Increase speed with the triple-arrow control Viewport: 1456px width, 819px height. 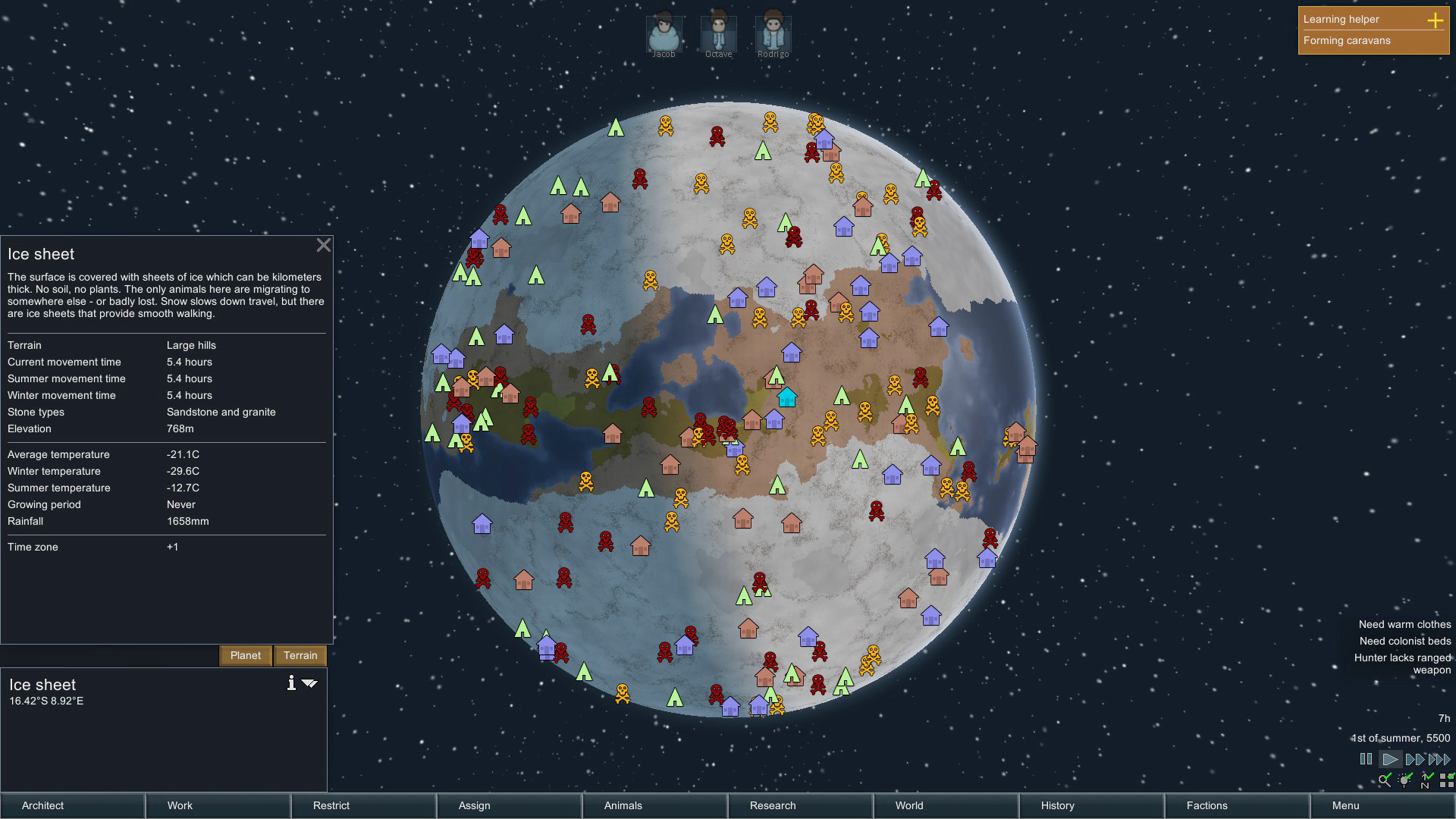pos(1439,759)
